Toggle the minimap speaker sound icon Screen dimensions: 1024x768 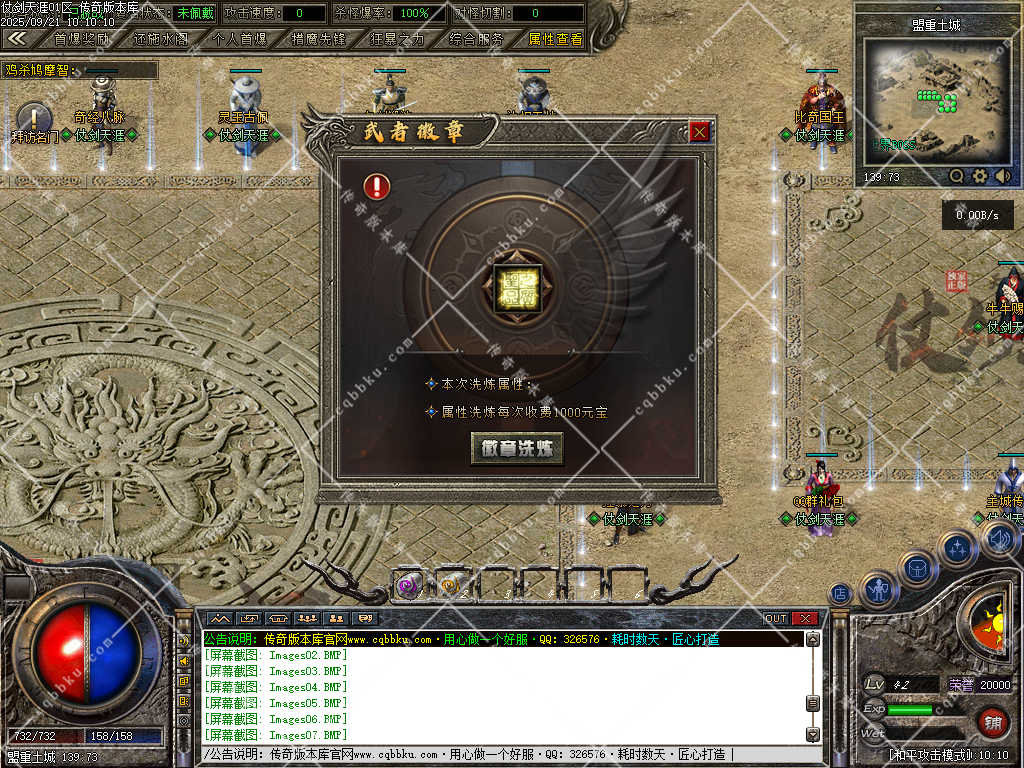(x=1002, y=176)
